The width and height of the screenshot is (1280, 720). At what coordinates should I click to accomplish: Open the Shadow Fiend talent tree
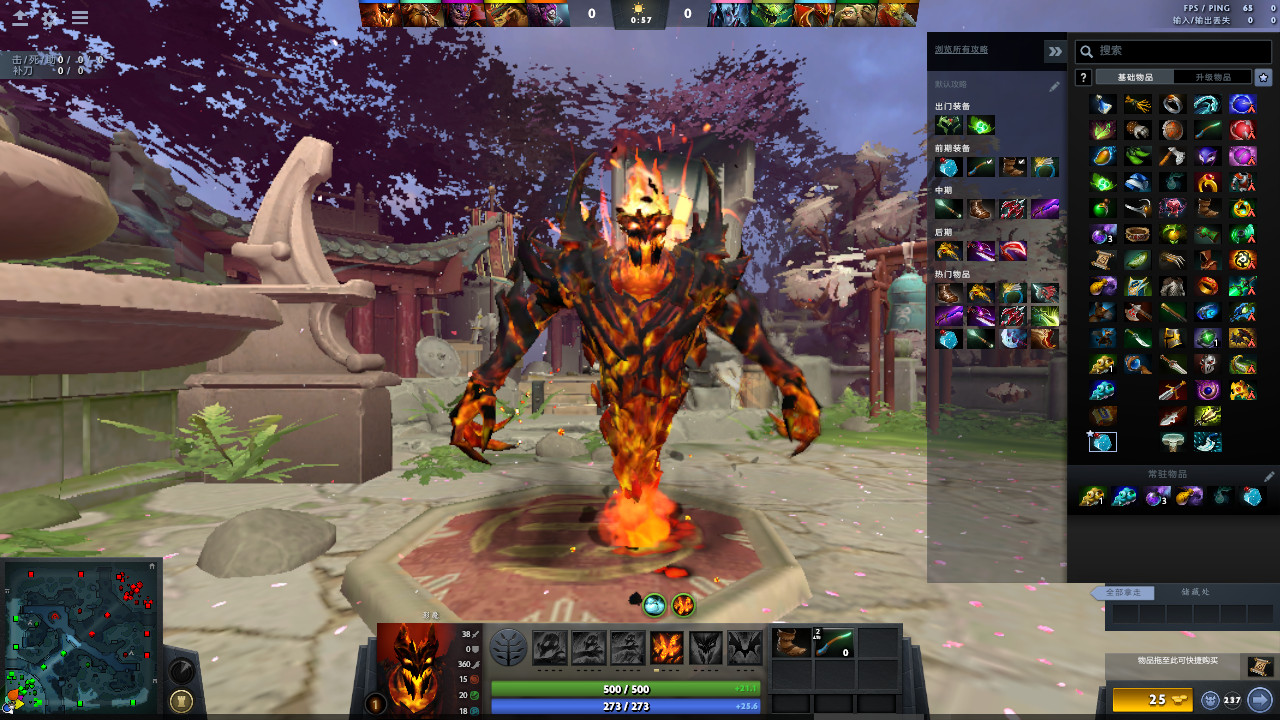[x=509, y=647]
